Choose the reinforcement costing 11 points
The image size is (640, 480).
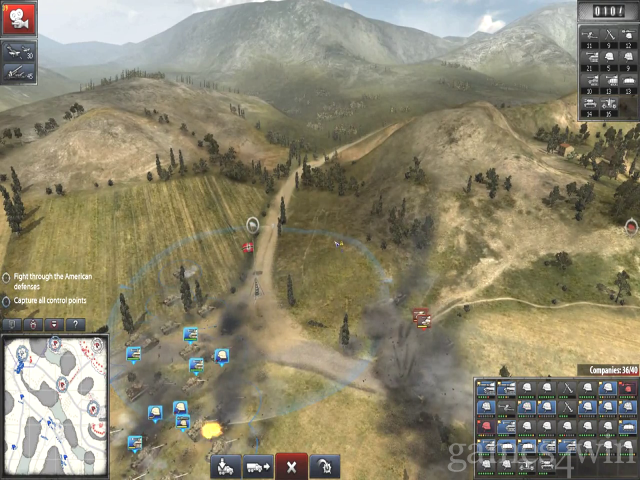pos(589,37)
